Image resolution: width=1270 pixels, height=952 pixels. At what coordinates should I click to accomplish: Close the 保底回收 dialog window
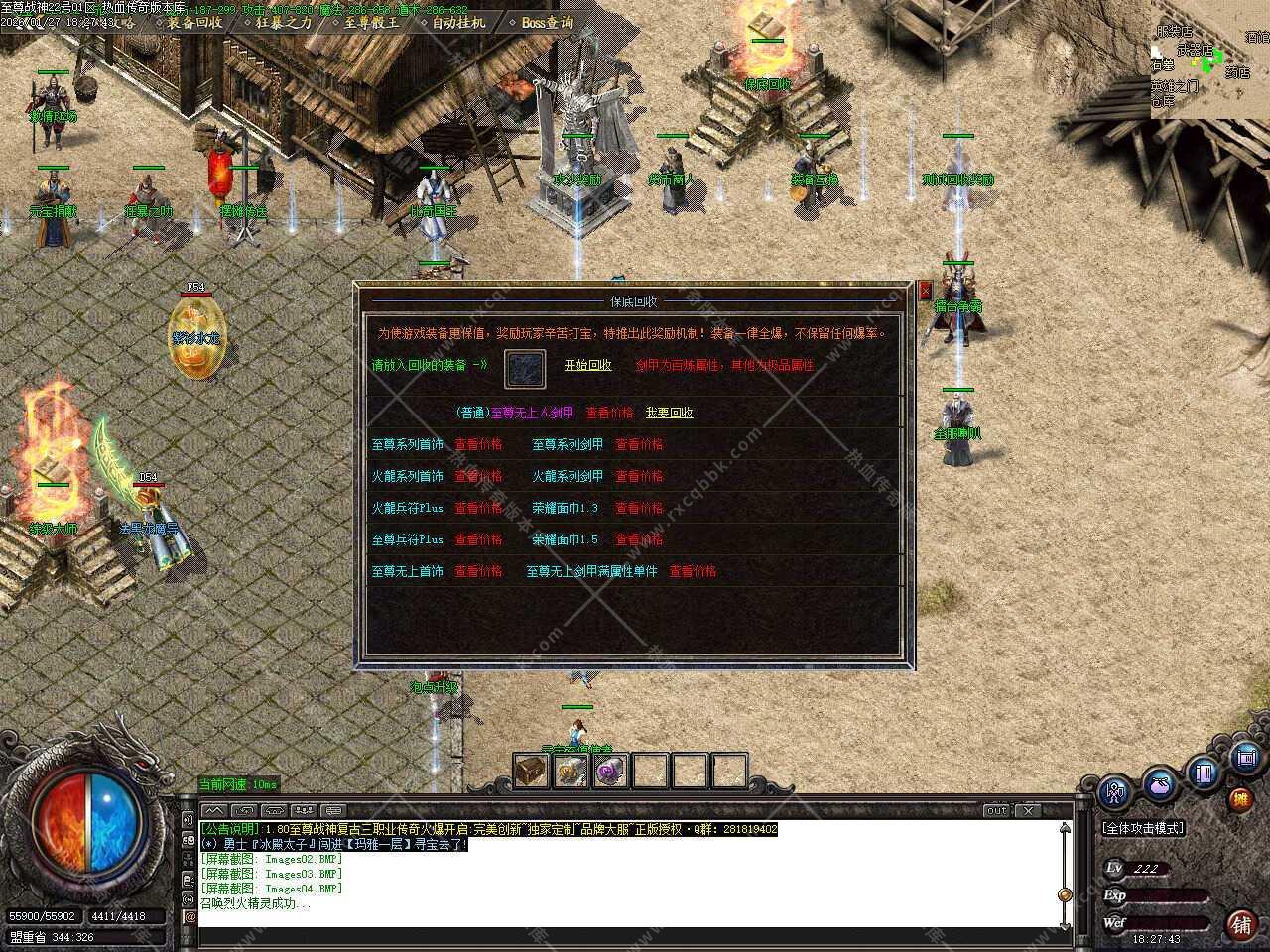pos(925,290)
